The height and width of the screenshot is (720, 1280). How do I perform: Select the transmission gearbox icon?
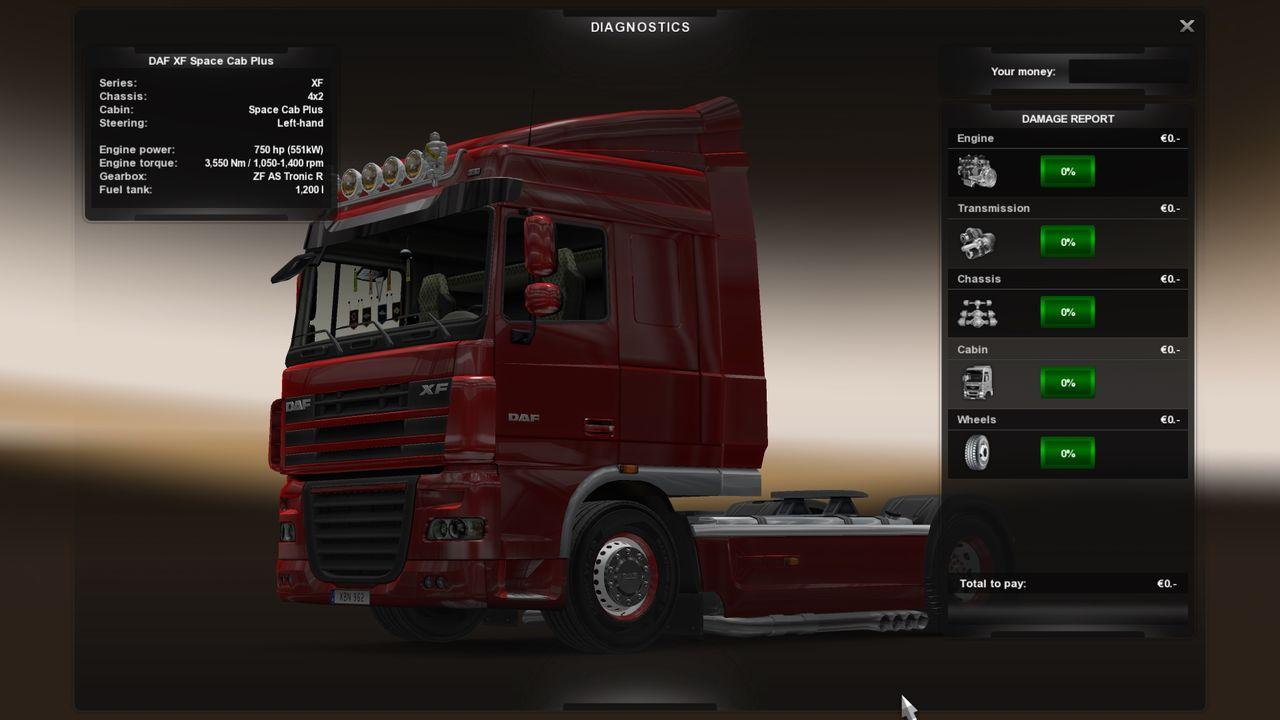coord(976,242)
